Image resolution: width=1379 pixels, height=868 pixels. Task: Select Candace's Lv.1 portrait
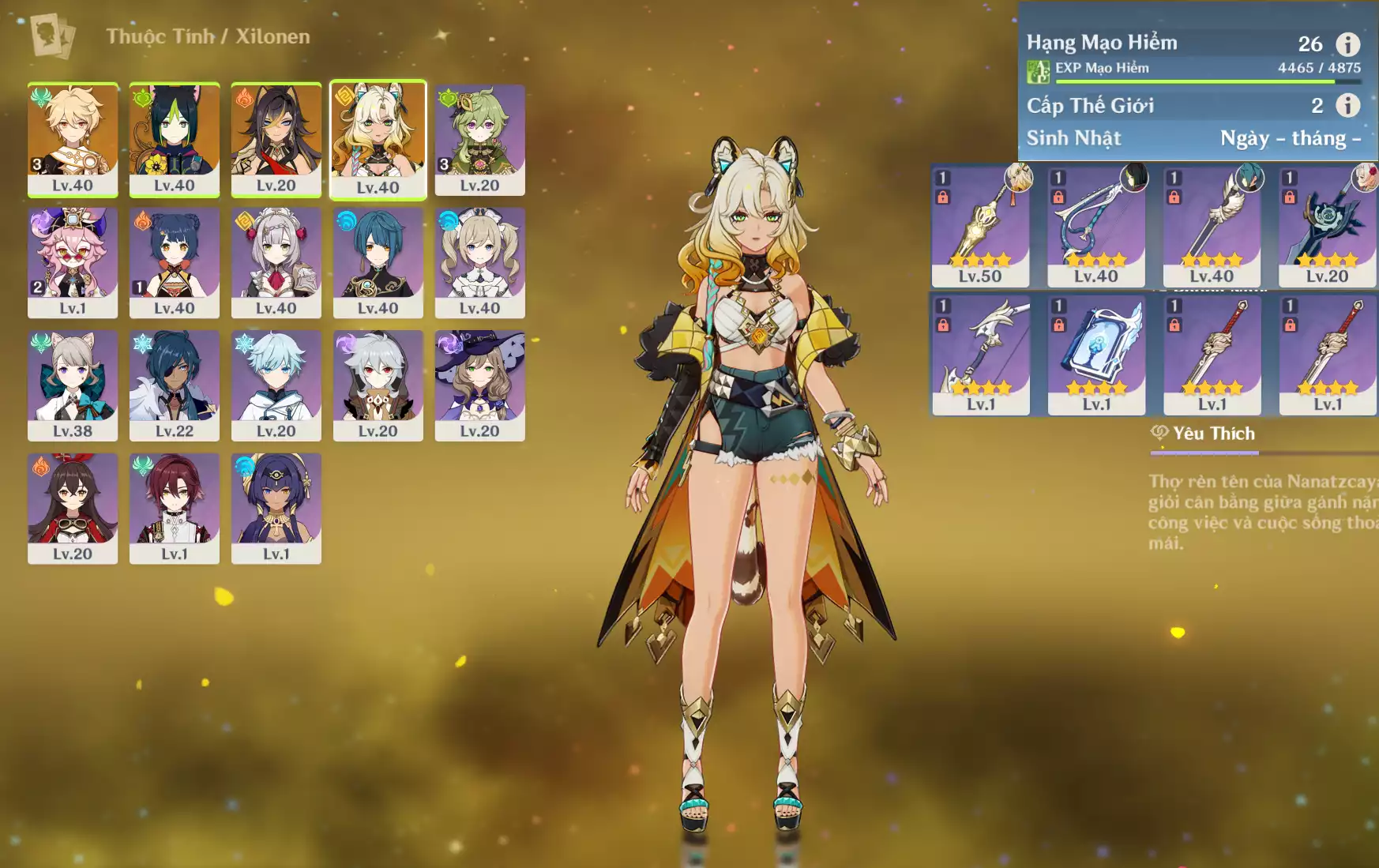[276, 508]
